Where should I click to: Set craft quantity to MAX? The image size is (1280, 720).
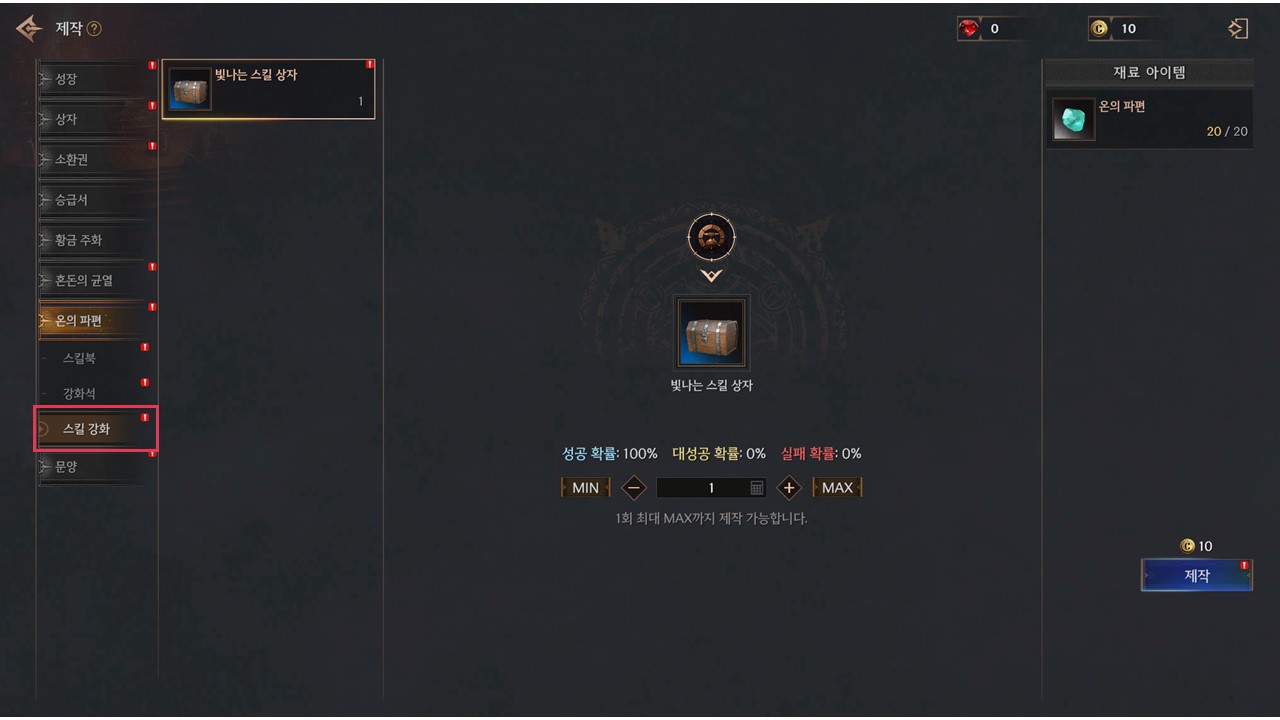[x=837, y=488]
